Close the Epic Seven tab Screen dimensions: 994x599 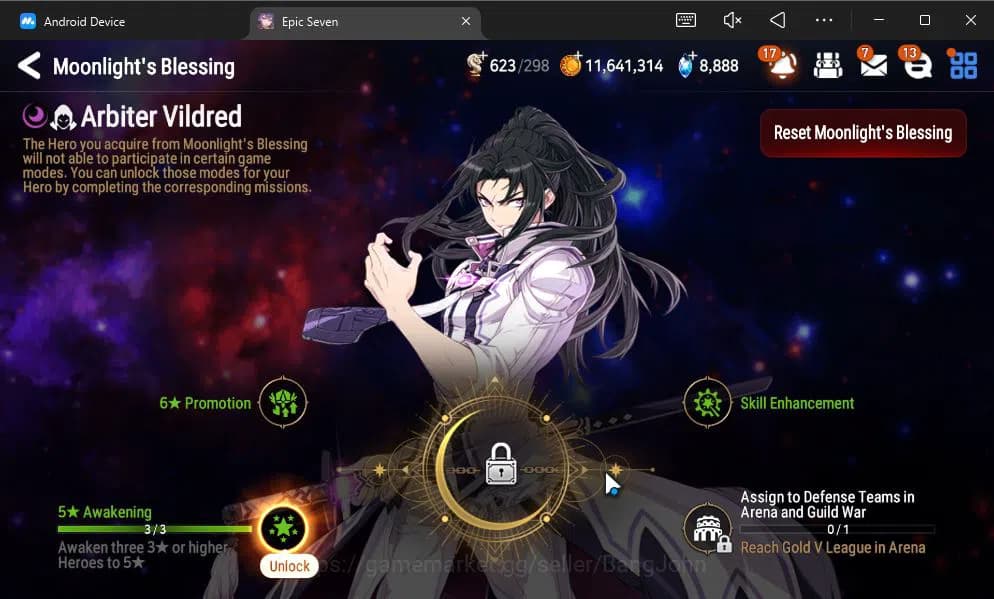point(466,21)
